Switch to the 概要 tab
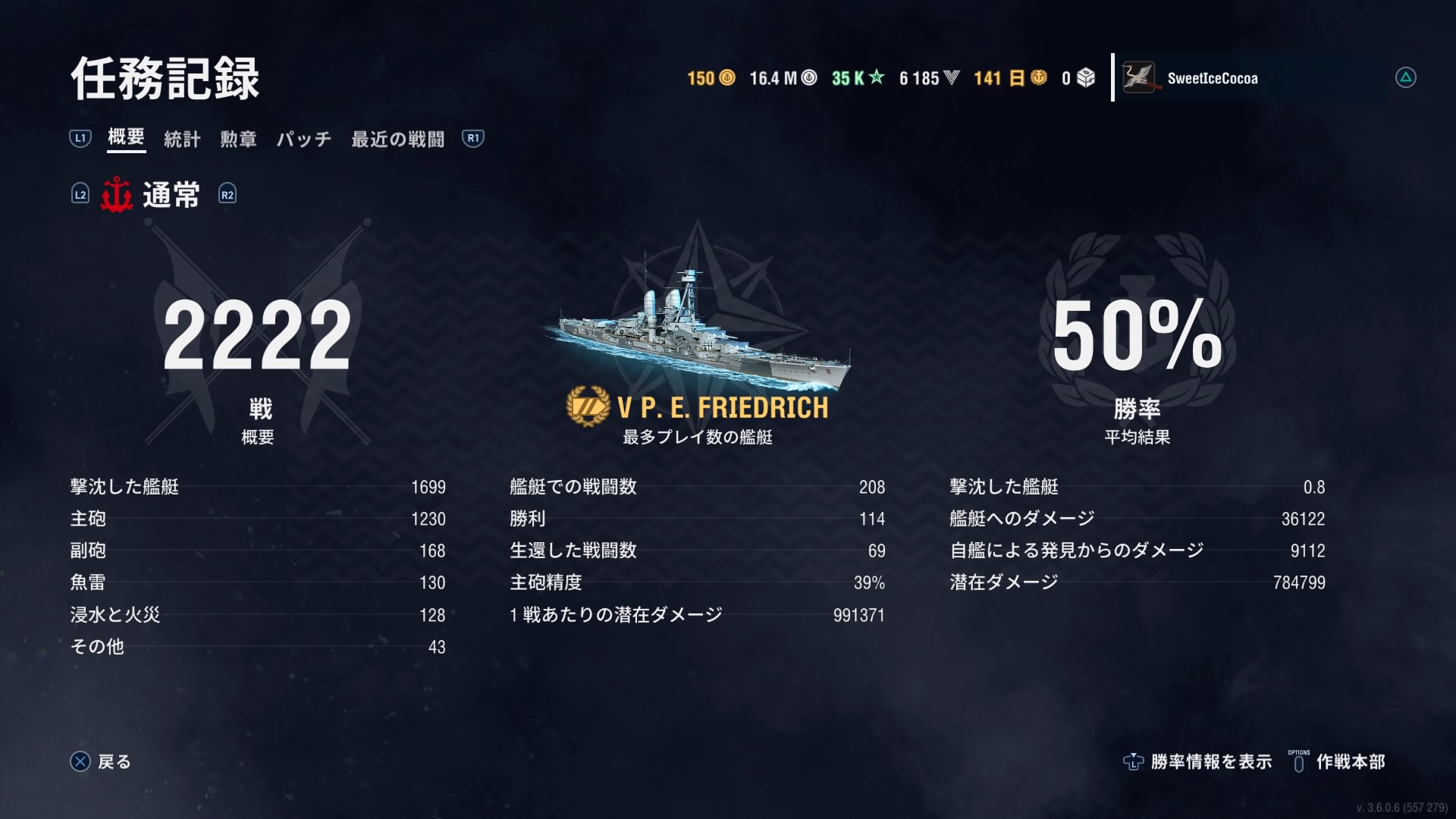The image size is (1456, 819). [126, 137]
